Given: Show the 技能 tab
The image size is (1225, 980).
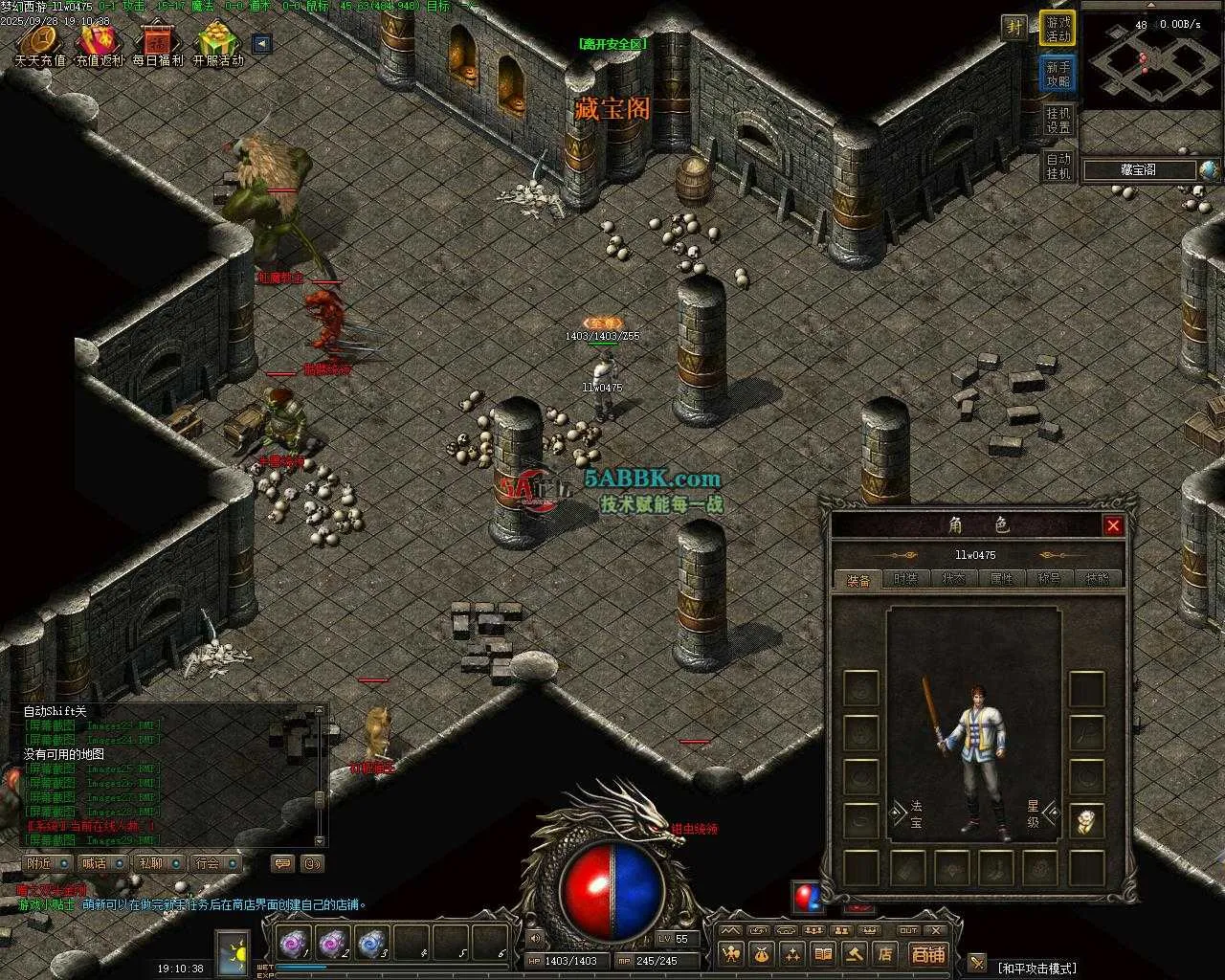Looking at the screenshot, I should click(1097, 579).
